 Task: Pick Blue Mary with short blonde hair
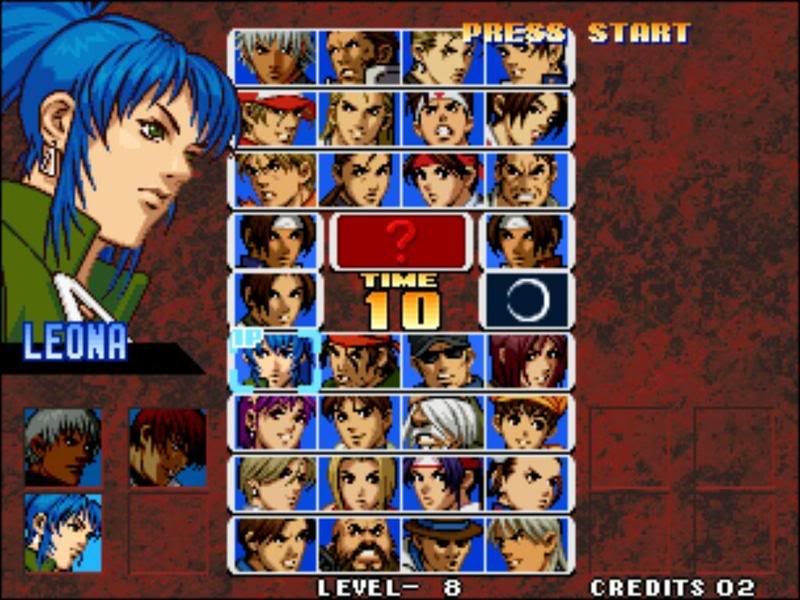coord(360,484)
